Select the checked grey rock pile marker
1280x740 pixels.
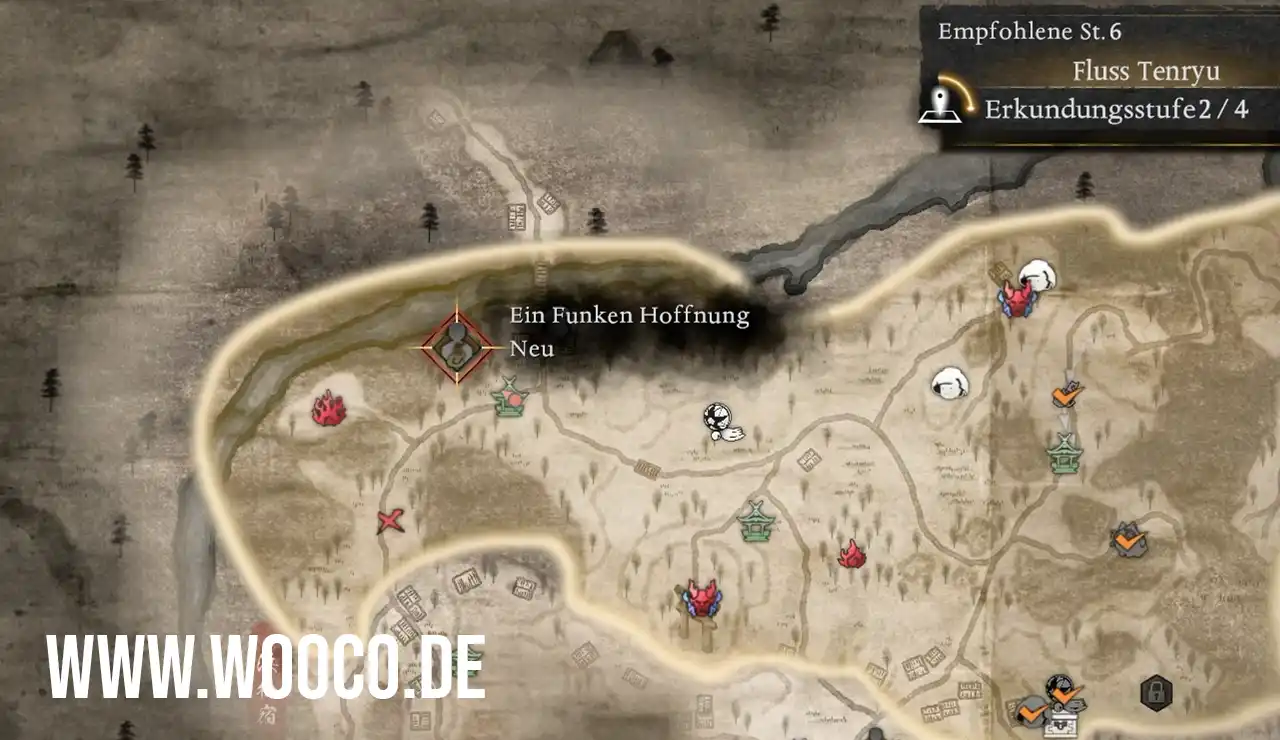click(1129, 541)
